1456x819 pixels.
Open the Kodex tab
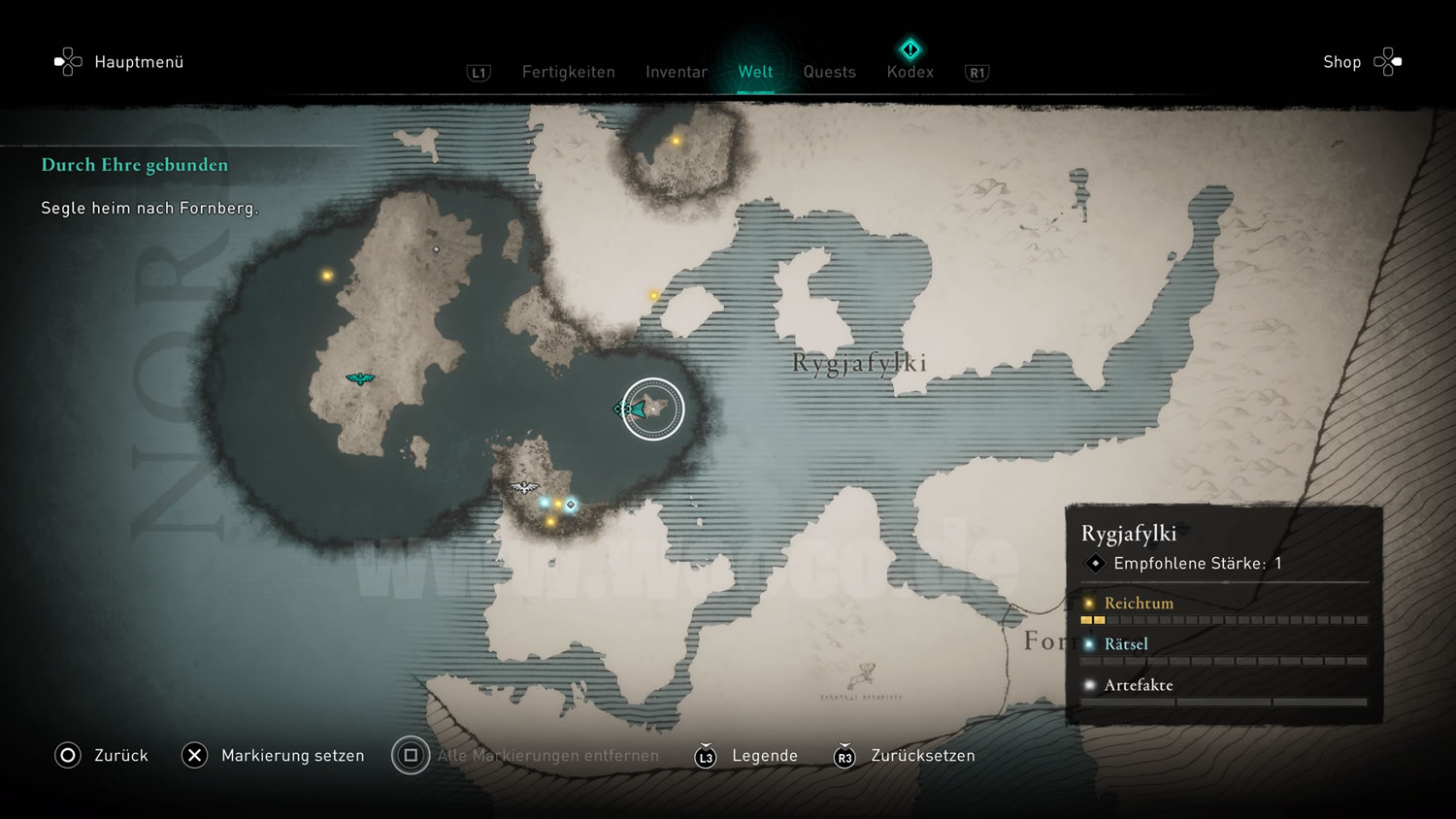910,72
